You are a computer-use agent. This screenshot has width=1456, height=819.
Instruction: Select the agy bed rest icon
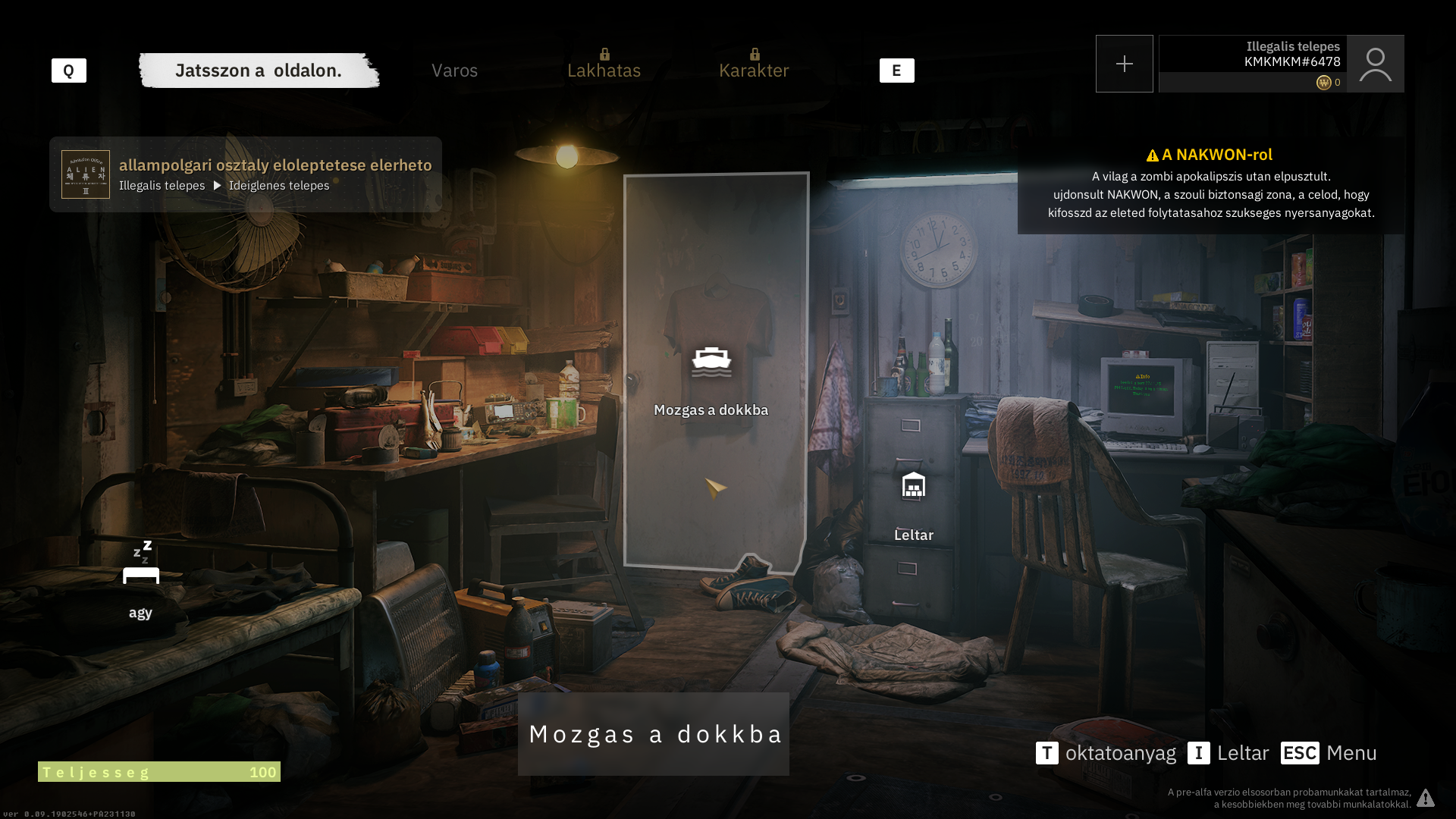click(x=141, y=564)
